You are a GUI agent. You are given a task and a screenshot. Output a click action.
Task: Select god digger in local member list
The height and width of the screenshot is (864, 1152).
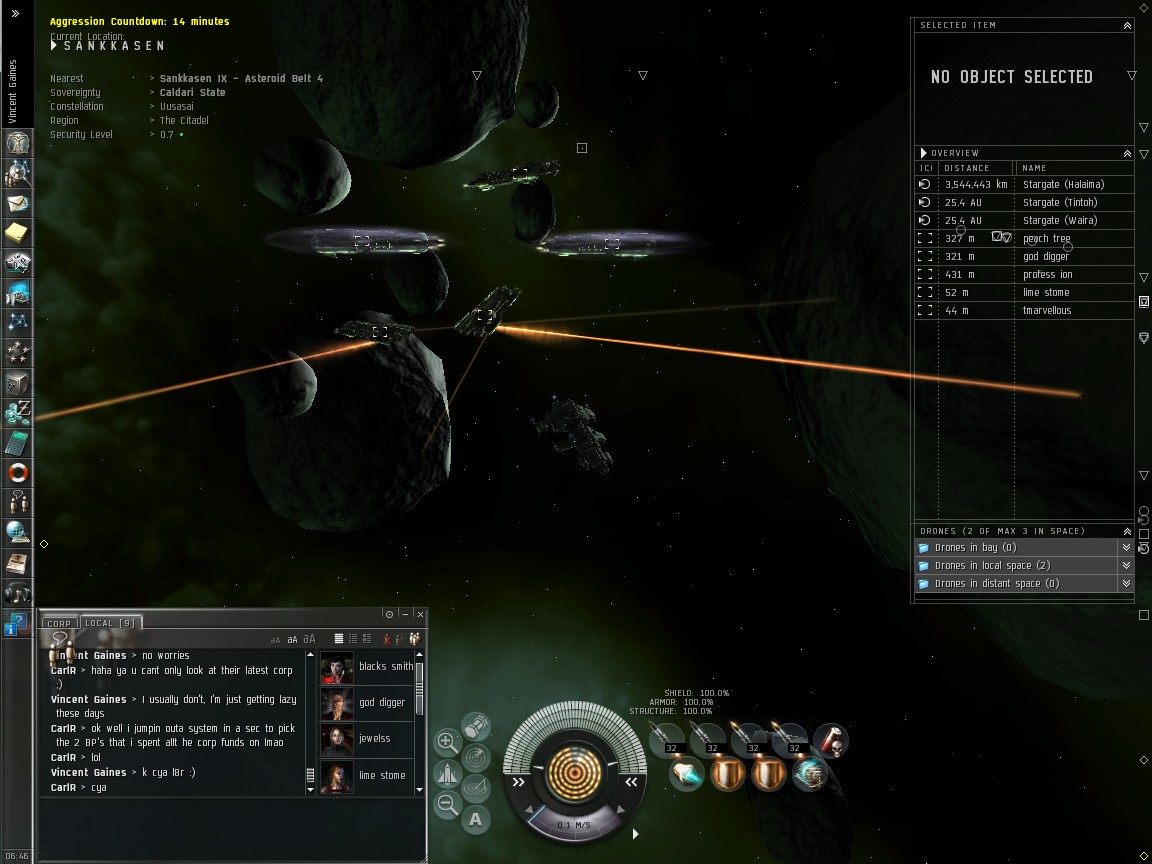click(x=381, y=703)
